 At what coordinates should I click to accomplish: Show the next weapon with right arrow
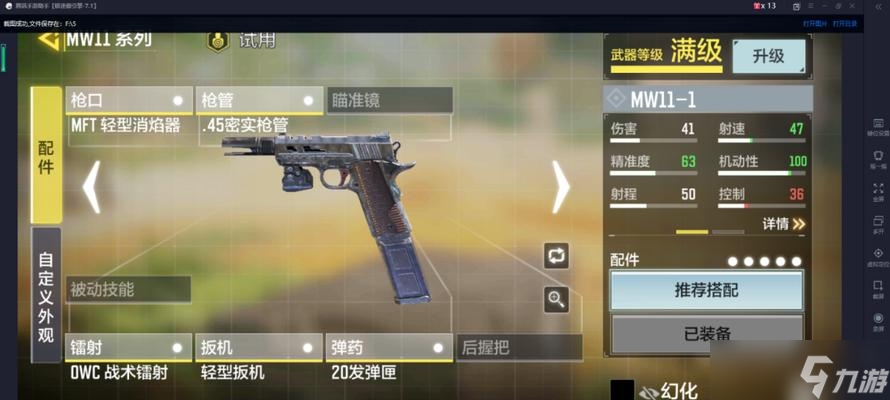(560, 185)
